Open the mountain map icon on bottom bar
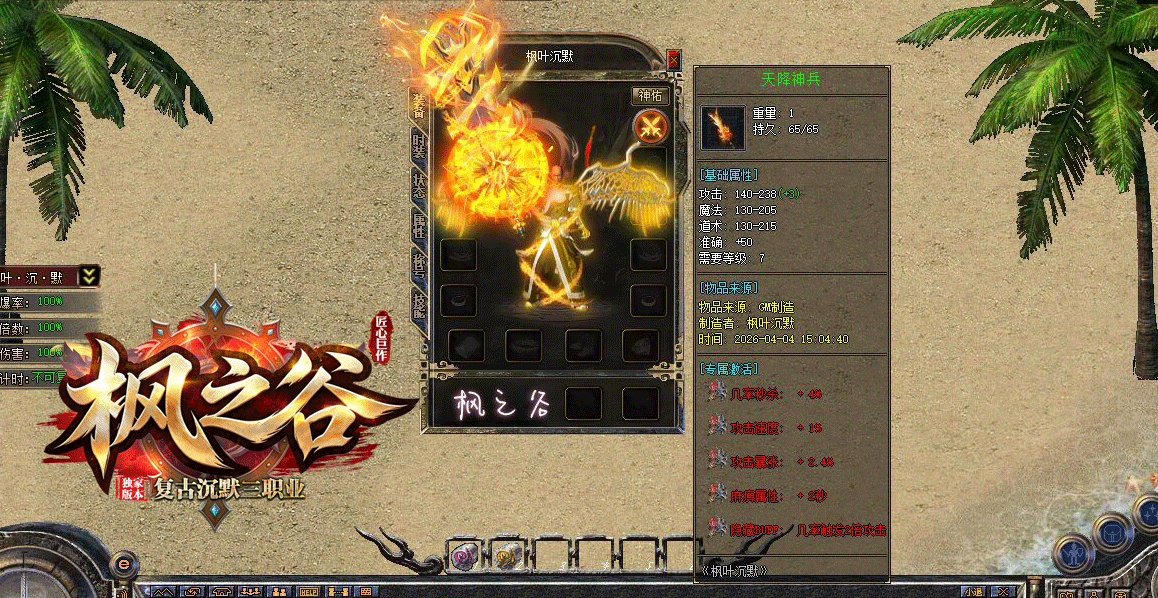Viewport: 1158px width, 598px height. (164, 592)
